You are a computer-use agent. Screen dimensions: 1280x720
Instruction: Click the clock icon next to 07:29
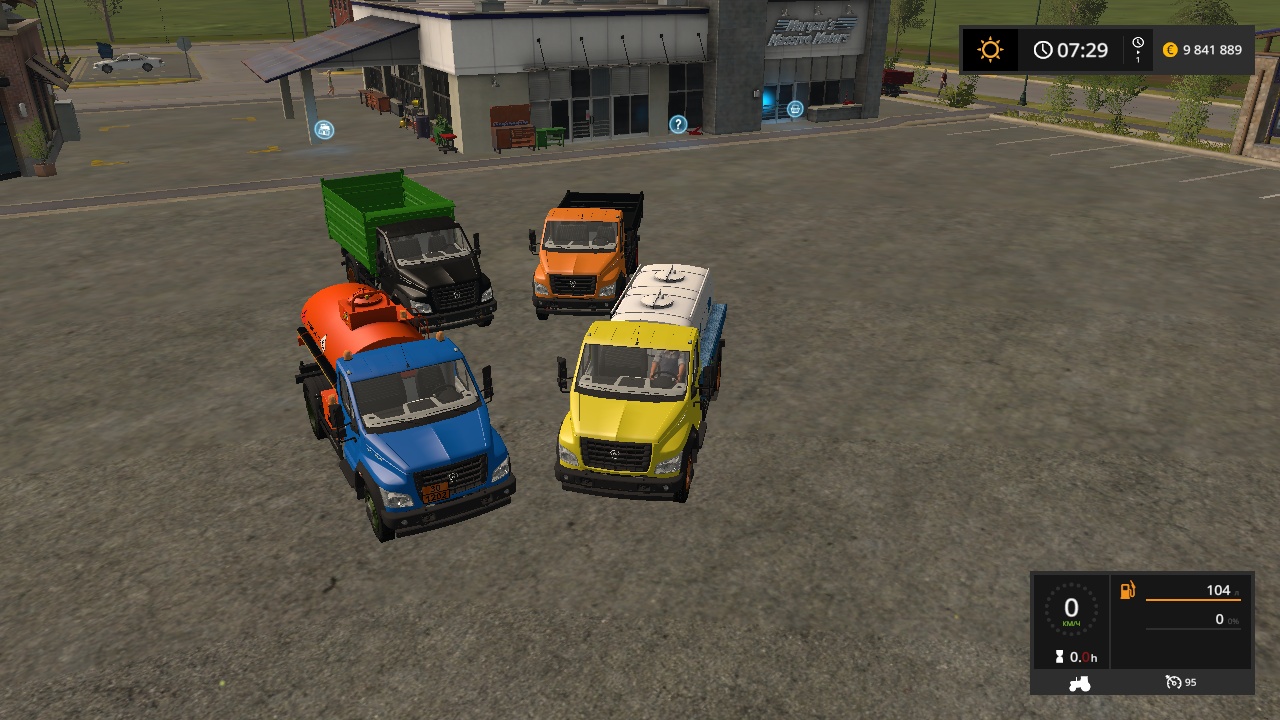click(x=1043, y=49)
